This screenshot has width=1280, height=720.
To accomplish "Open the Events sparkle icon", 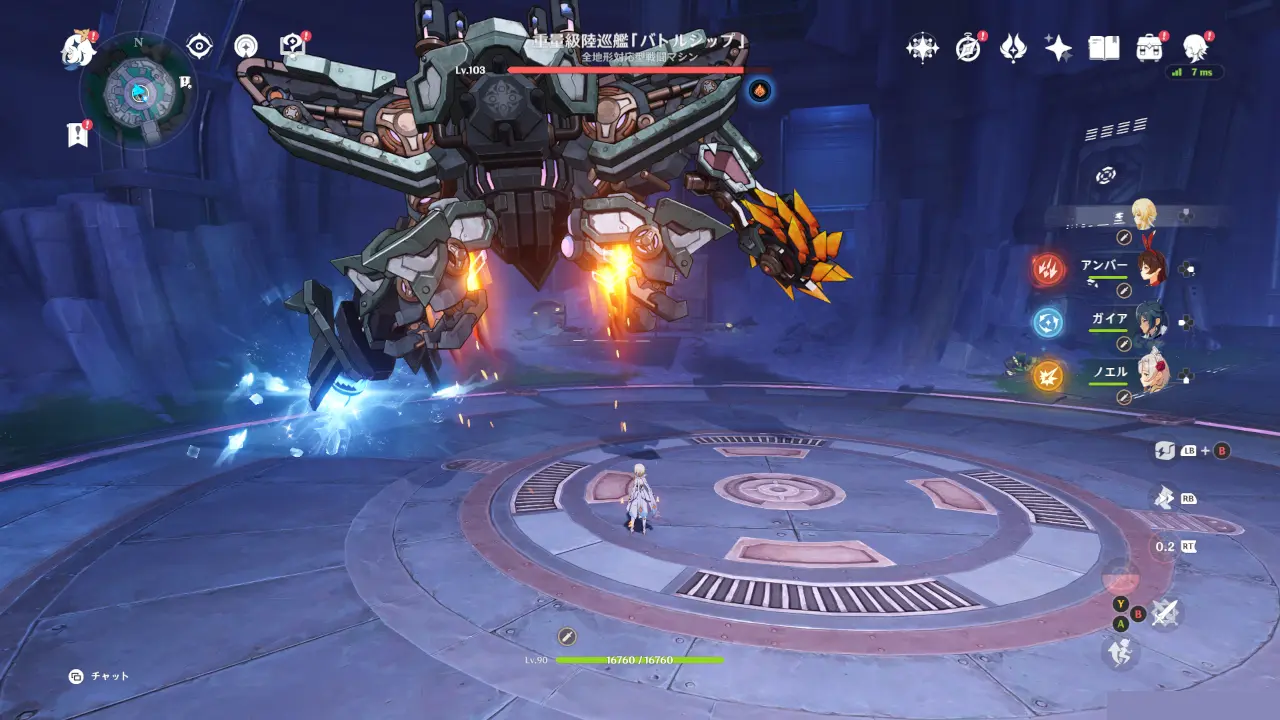I will tap(1058, 47).
